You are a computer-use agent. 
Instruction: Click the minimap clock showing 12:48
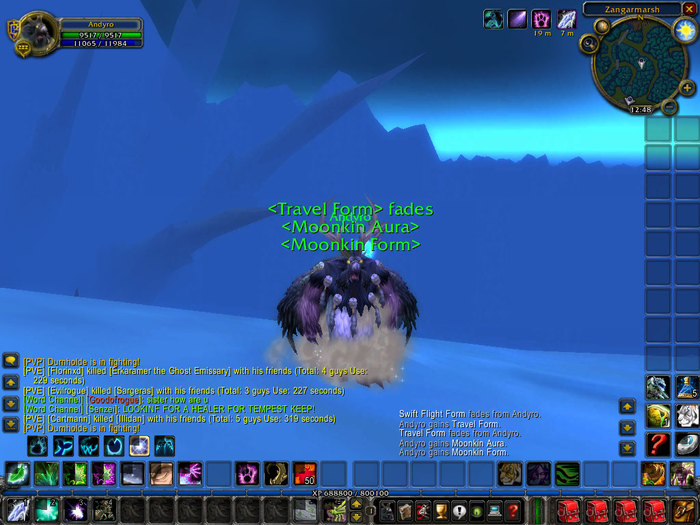click(640, 109)
